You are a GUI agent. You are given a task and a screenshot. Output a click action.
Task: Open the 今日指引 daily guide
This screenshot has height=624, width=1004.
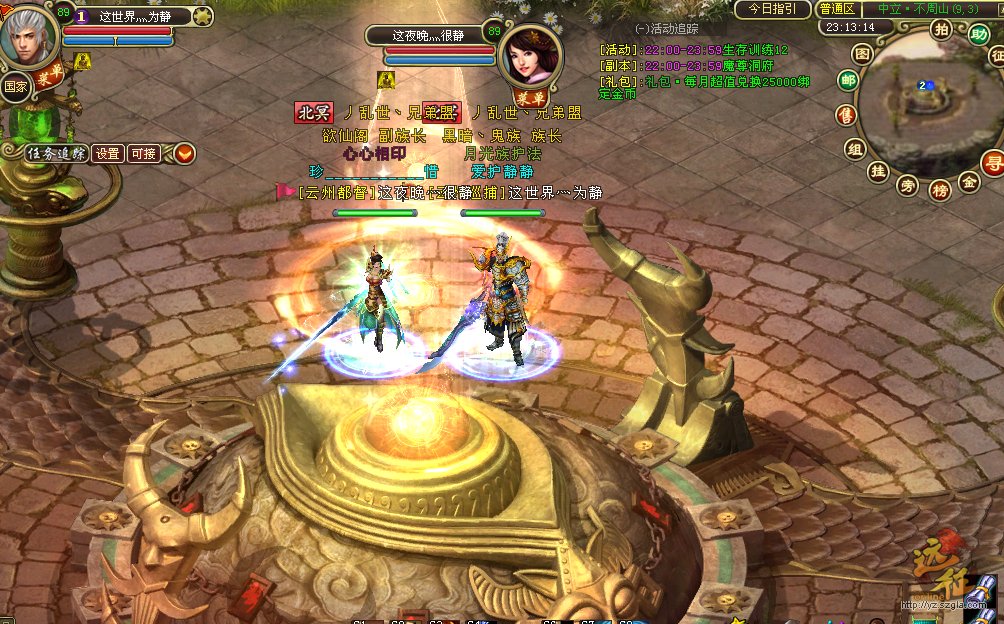click(772, 9)
